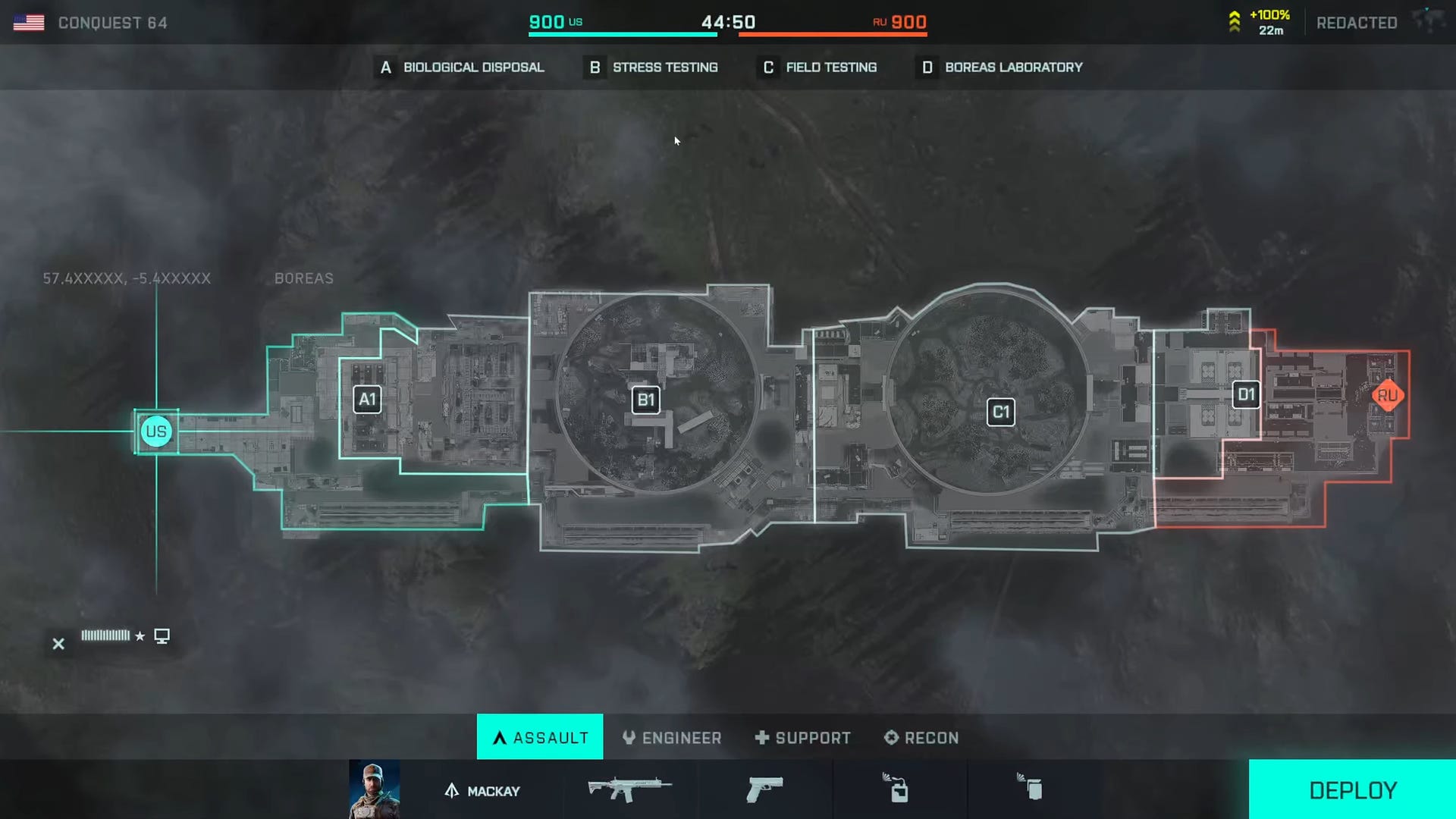Open the primary assault rifle loadout slot
The width and height of the screenshot is (1456, 819).
click(628, 789)
